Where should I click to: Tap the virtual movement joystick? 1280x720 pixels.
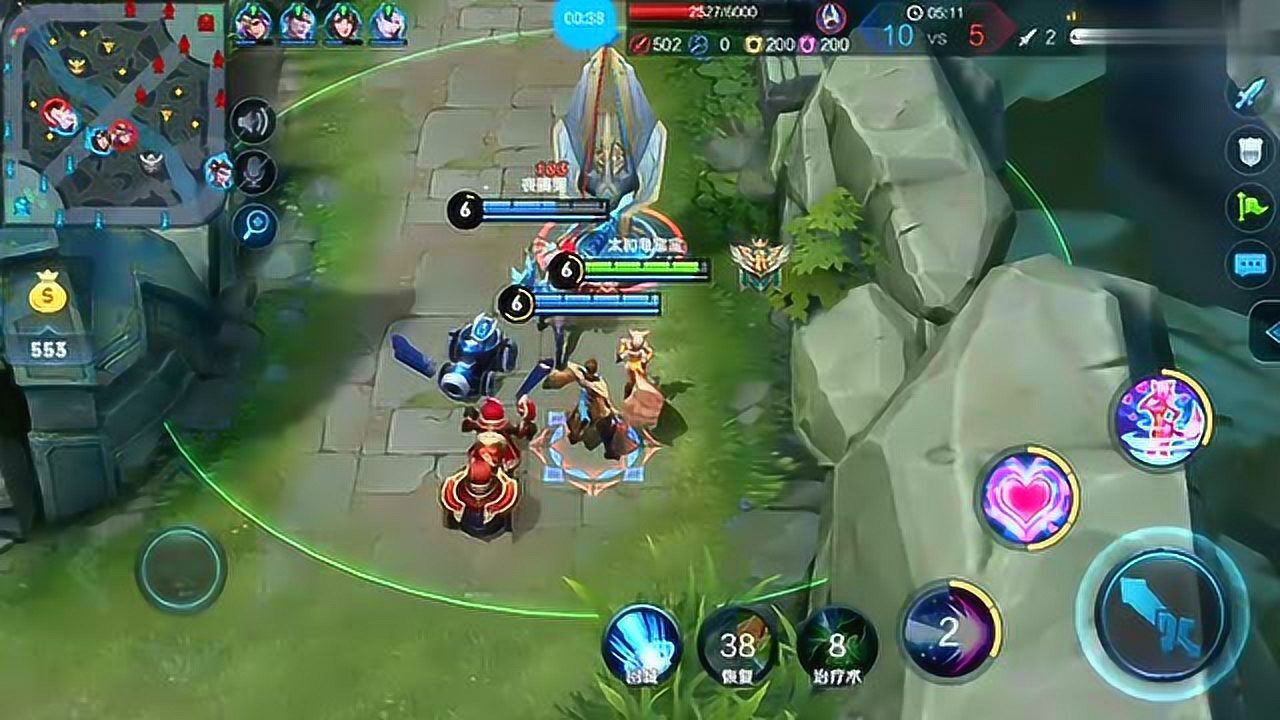click(181, 569)
